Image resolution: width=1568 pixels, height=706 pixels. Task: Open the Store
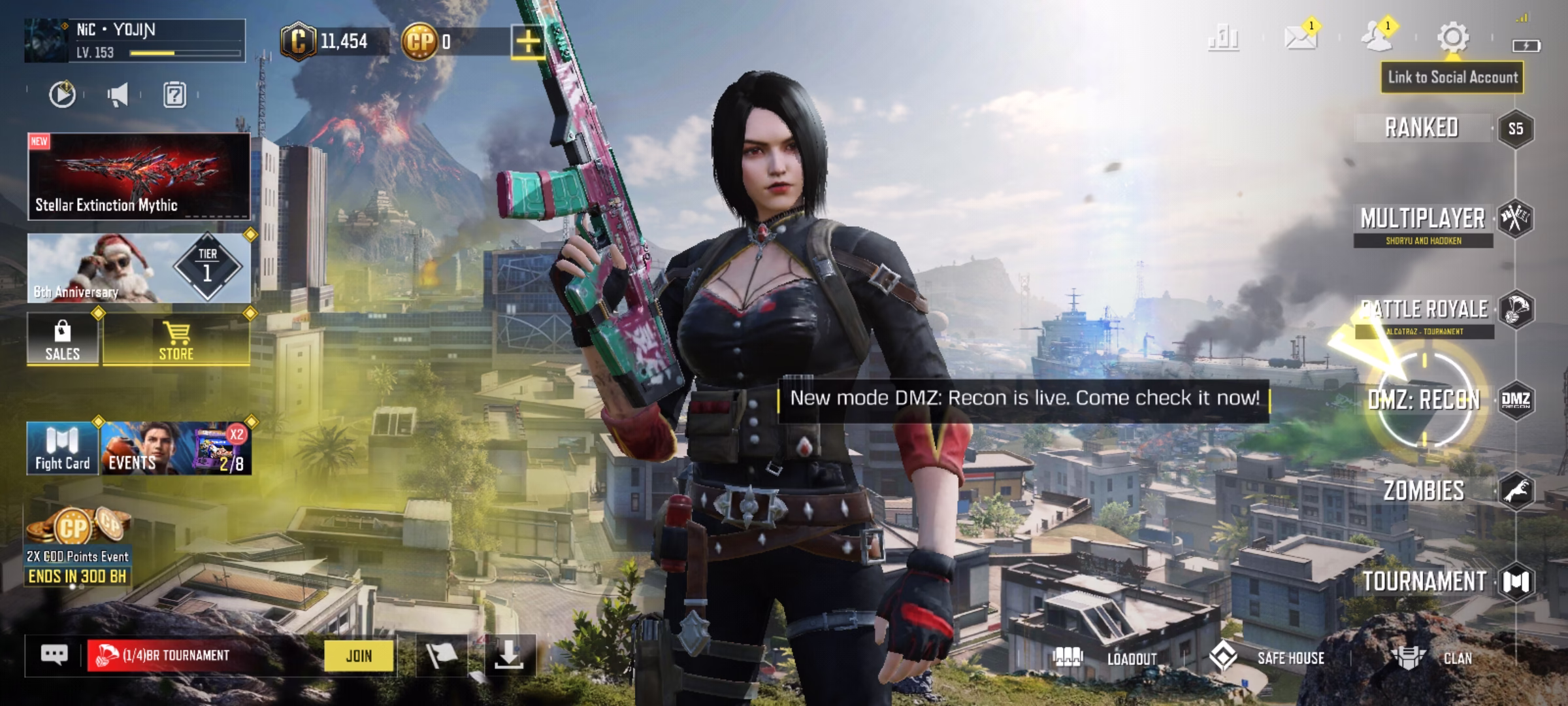[x=176, y=340]
